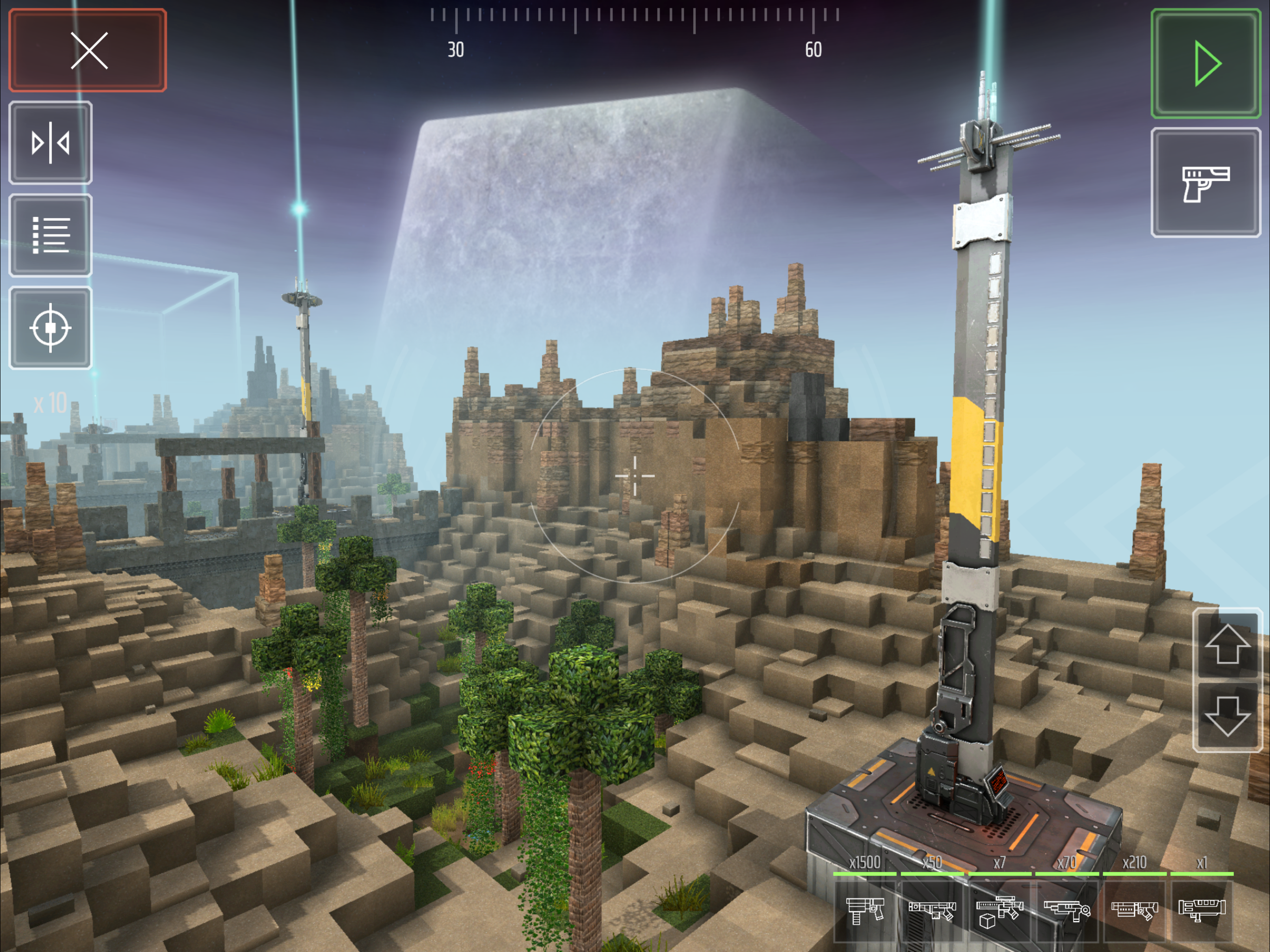Toggle the mirror symmetry tool
The width and height of the screenshot is (1270, 952).
tap(51, 143)
